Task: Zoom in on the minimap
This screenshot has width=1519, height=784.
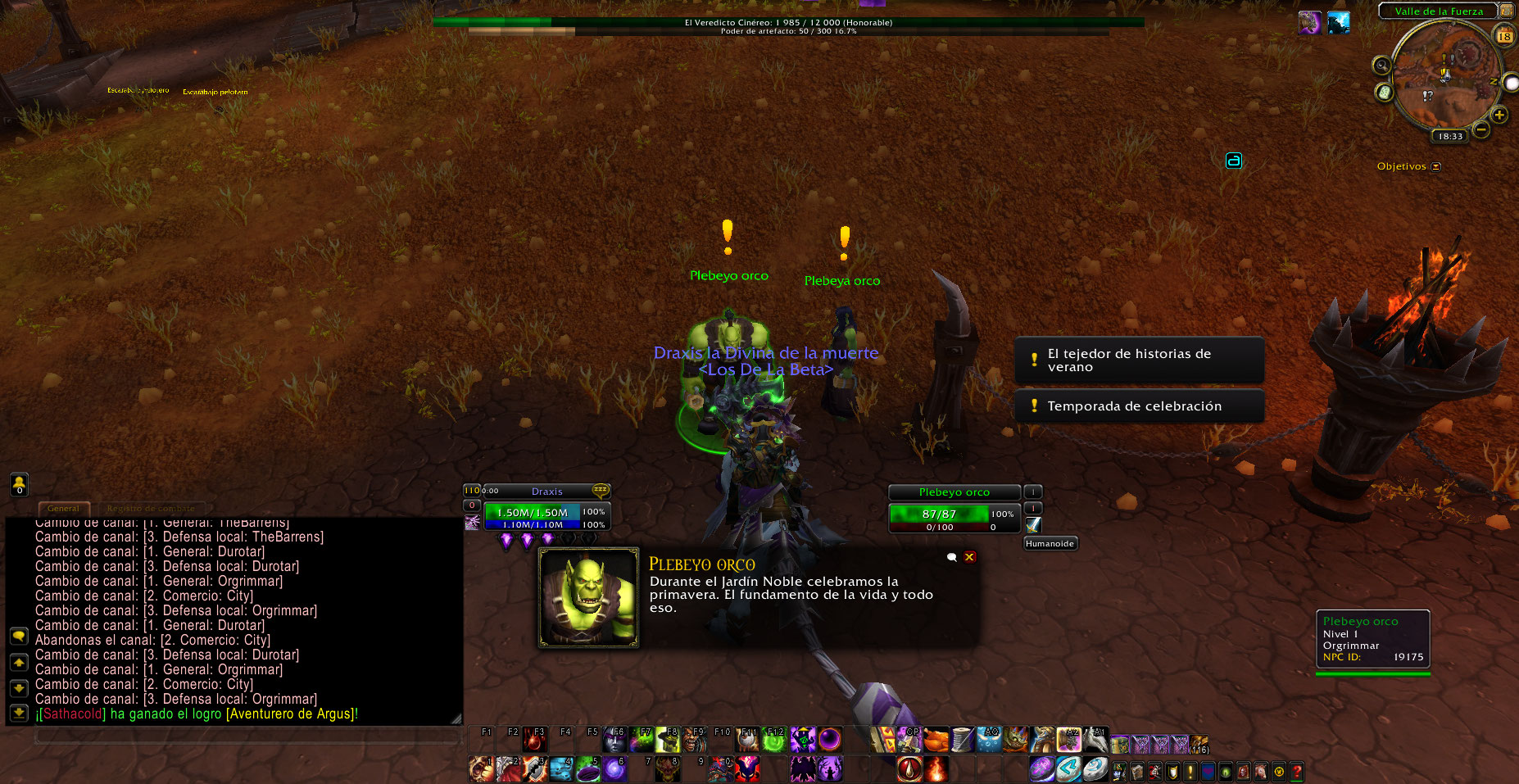Action: pyautogui.click(x=1499, y=115)
